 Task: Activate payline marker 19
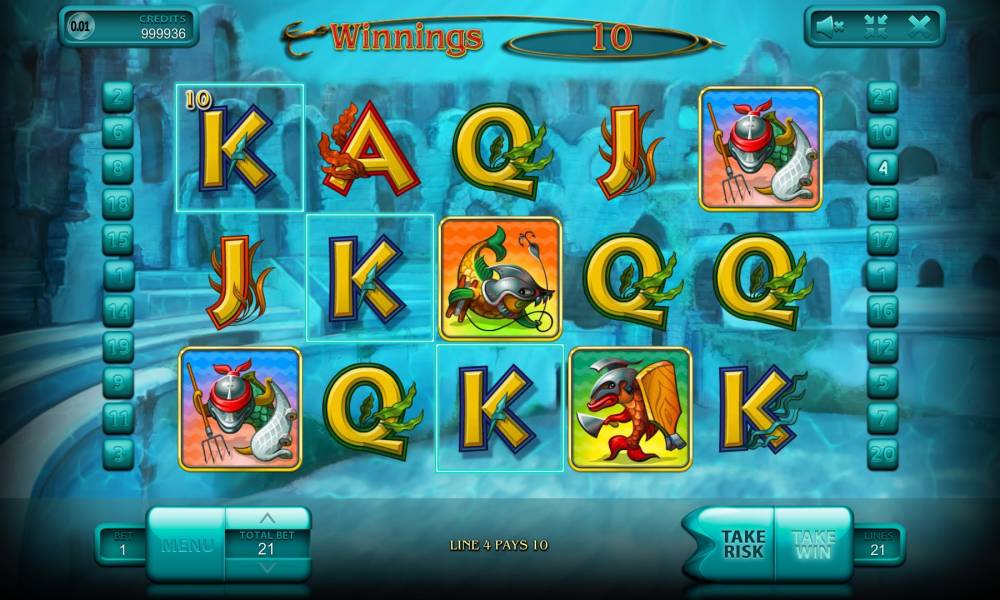pos(118,346)
